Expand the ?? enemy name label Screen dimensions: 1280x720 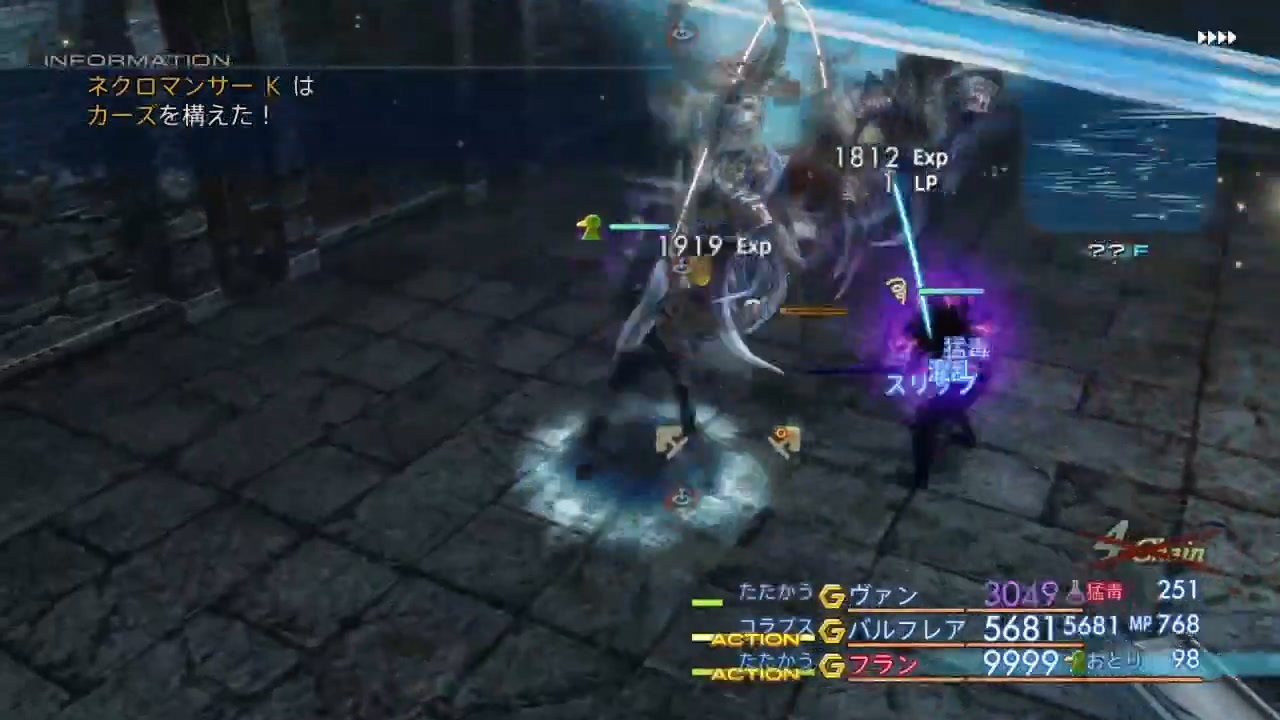coord(1117,251)
